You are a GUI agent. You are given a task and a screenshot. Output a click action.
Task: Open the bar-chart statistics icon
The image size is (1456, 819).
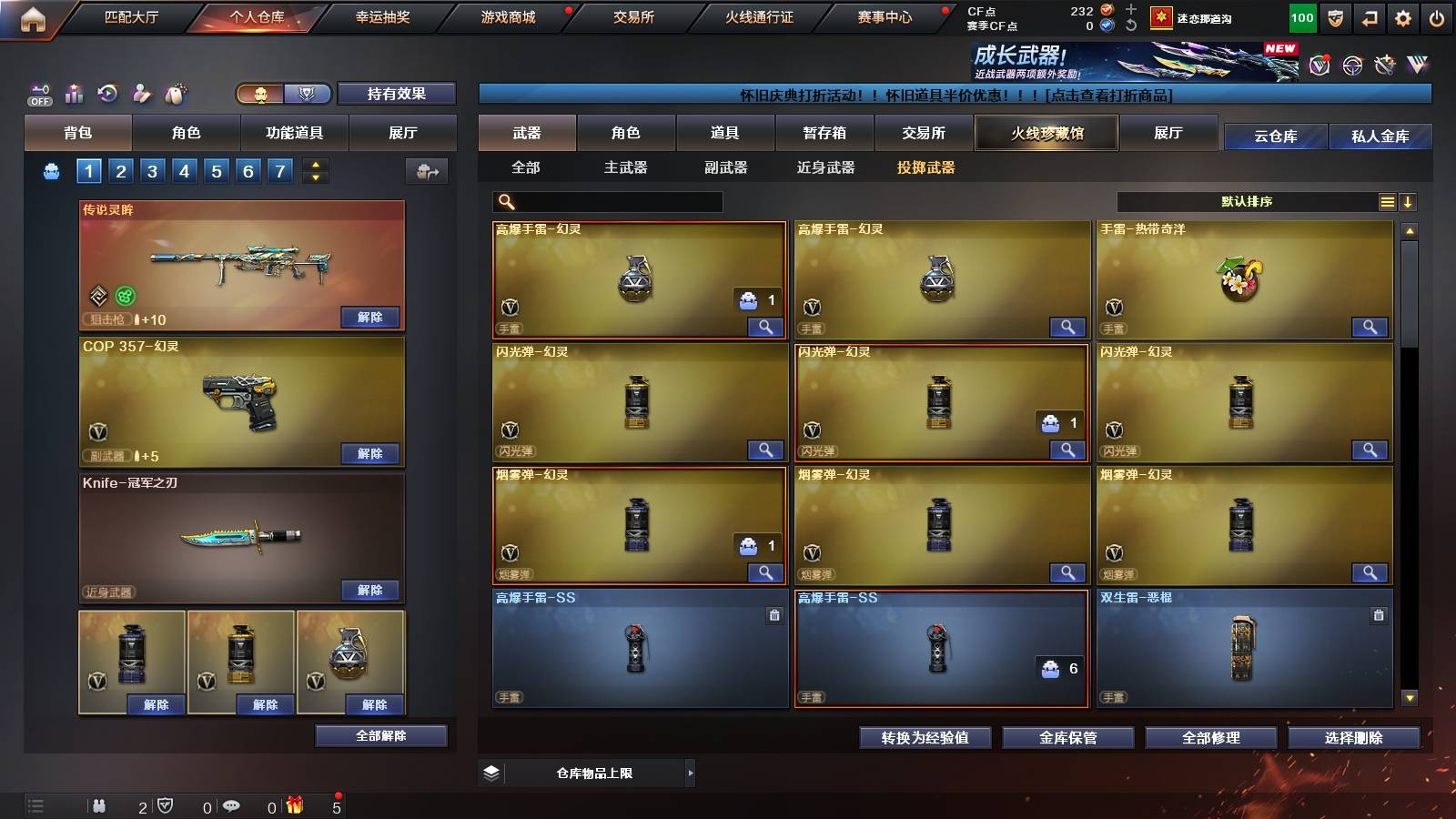(73, 94)
